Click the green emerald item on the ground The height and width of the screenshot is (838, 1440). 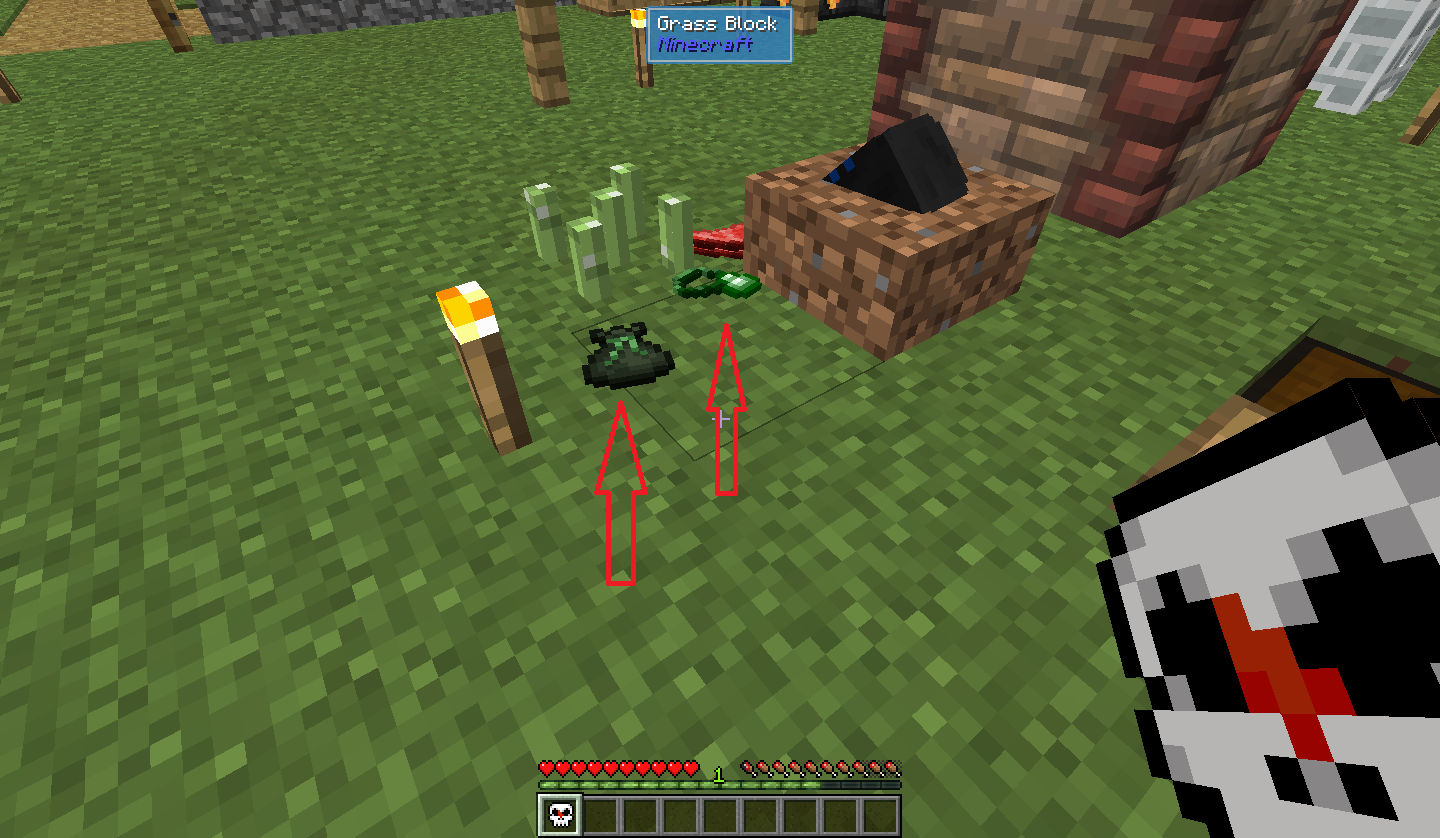coord(717,283)
